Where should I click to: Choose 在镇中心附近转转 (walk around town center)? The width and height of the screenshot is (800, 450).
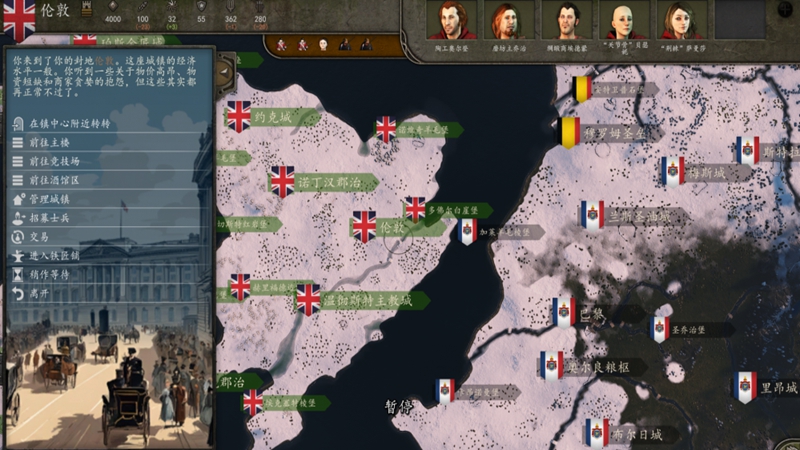click(x=68, y=124)
